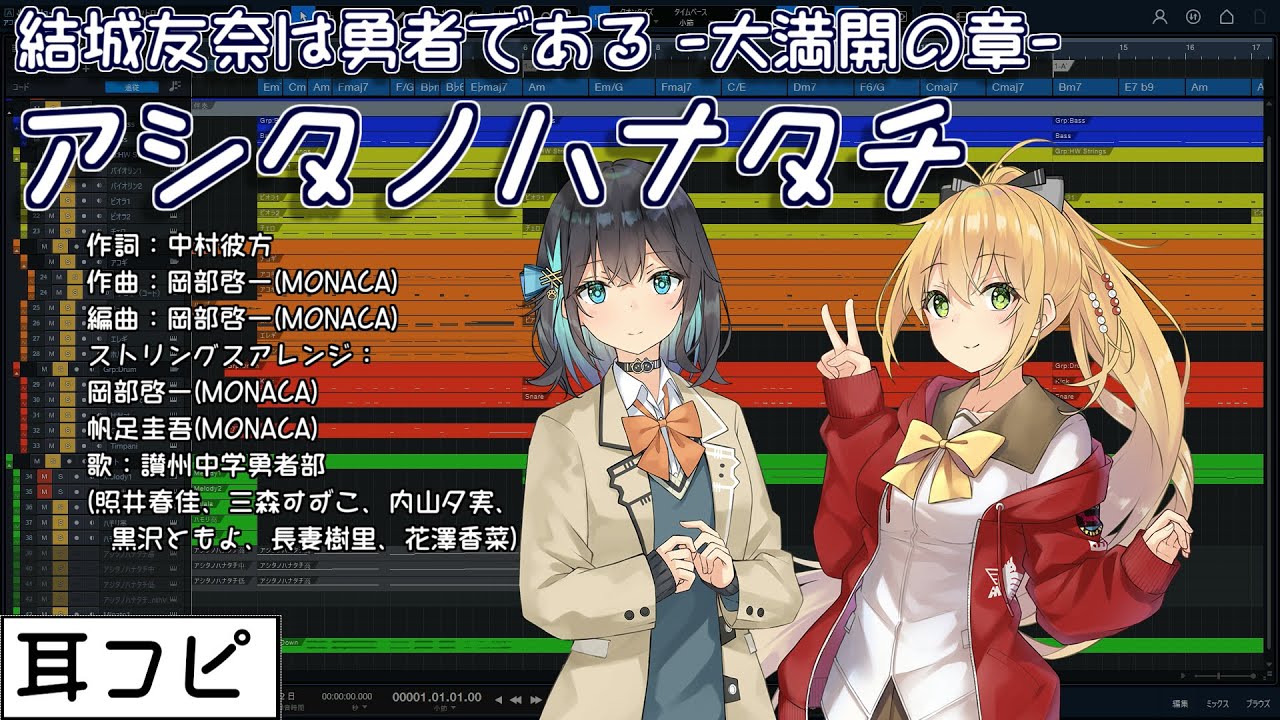Open the ブラウズ browser panel
Screen dimensions: 1280x720
click(1257, 704)
